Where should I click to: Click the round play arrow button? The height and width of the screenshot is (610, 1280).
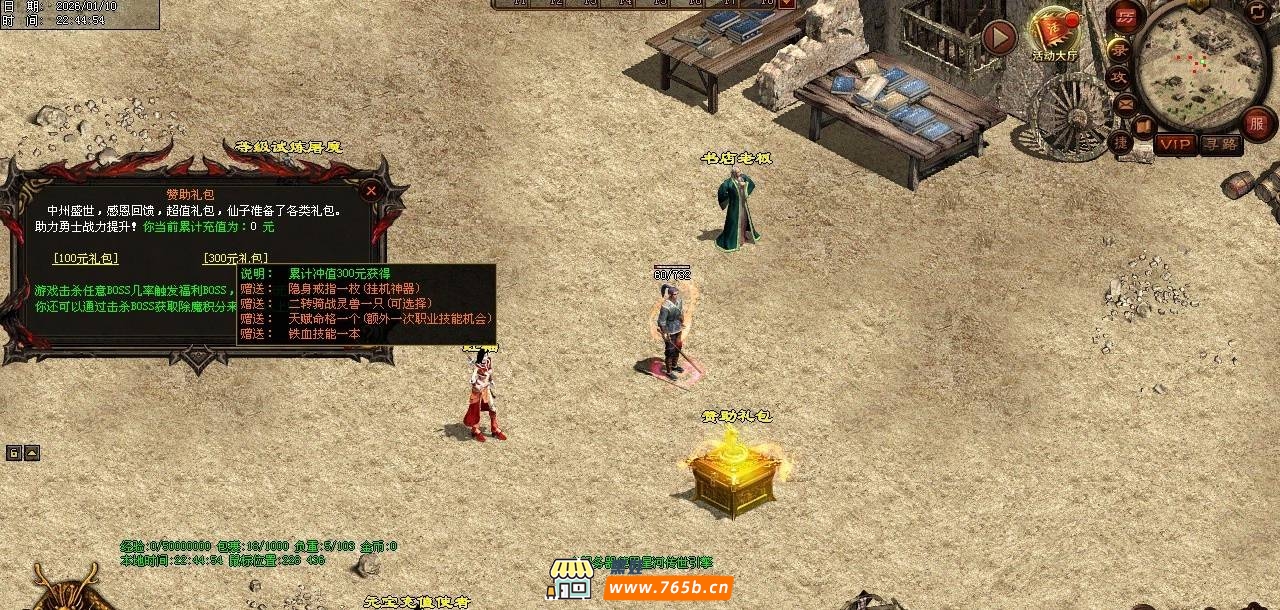pyautogui.click(x=998, y=38)
